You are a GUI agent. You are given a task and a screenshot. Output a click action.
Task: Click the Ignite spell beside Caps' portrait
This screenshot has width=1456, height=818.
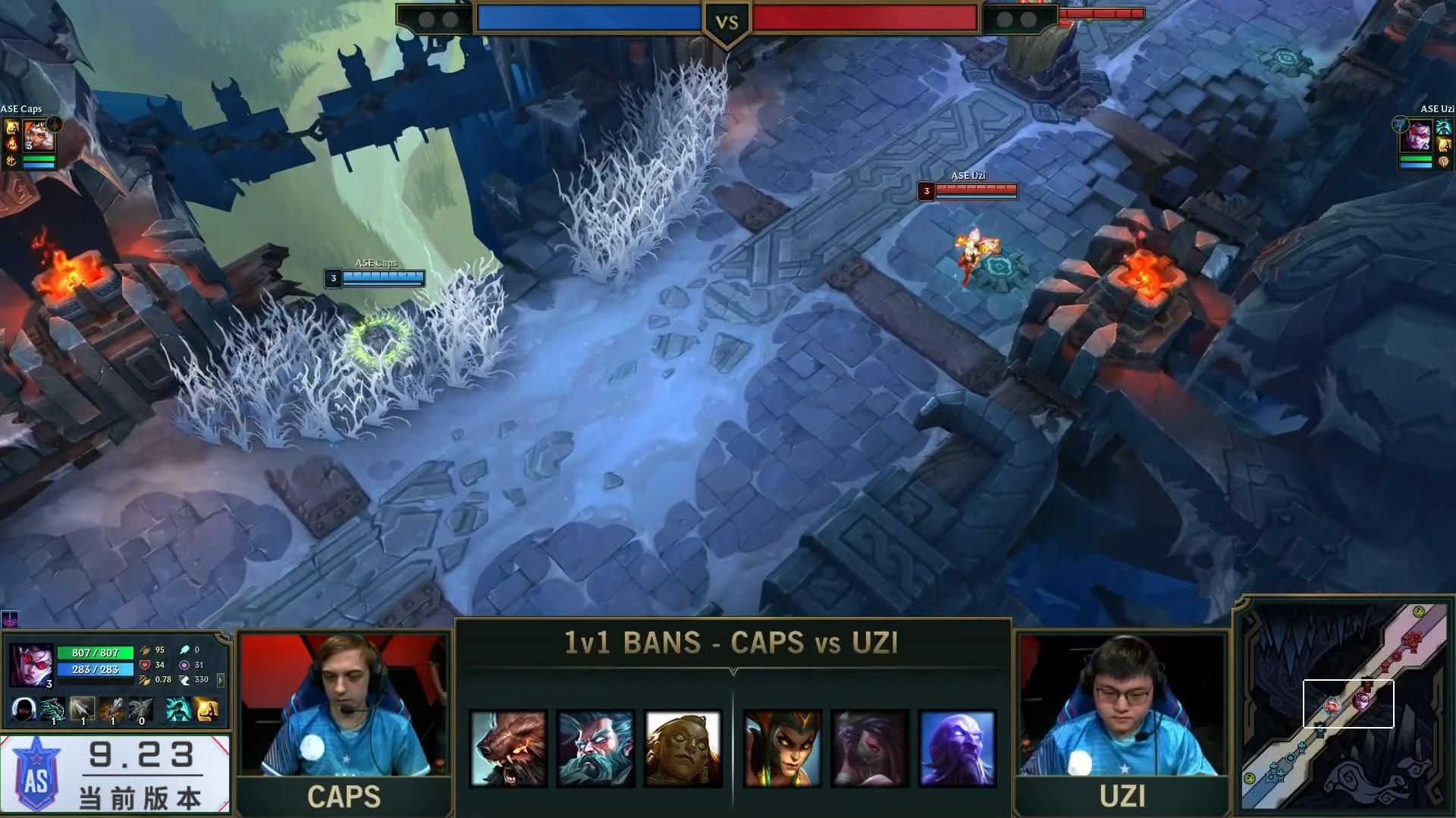tap(12, 143)
